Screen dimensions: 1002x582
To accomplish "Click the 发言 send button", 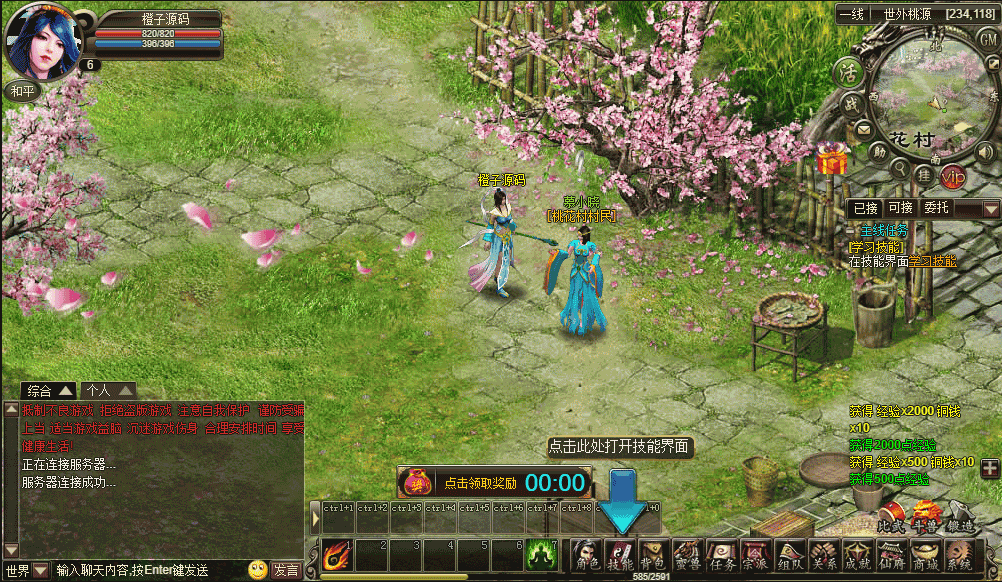I will [286, 570].
